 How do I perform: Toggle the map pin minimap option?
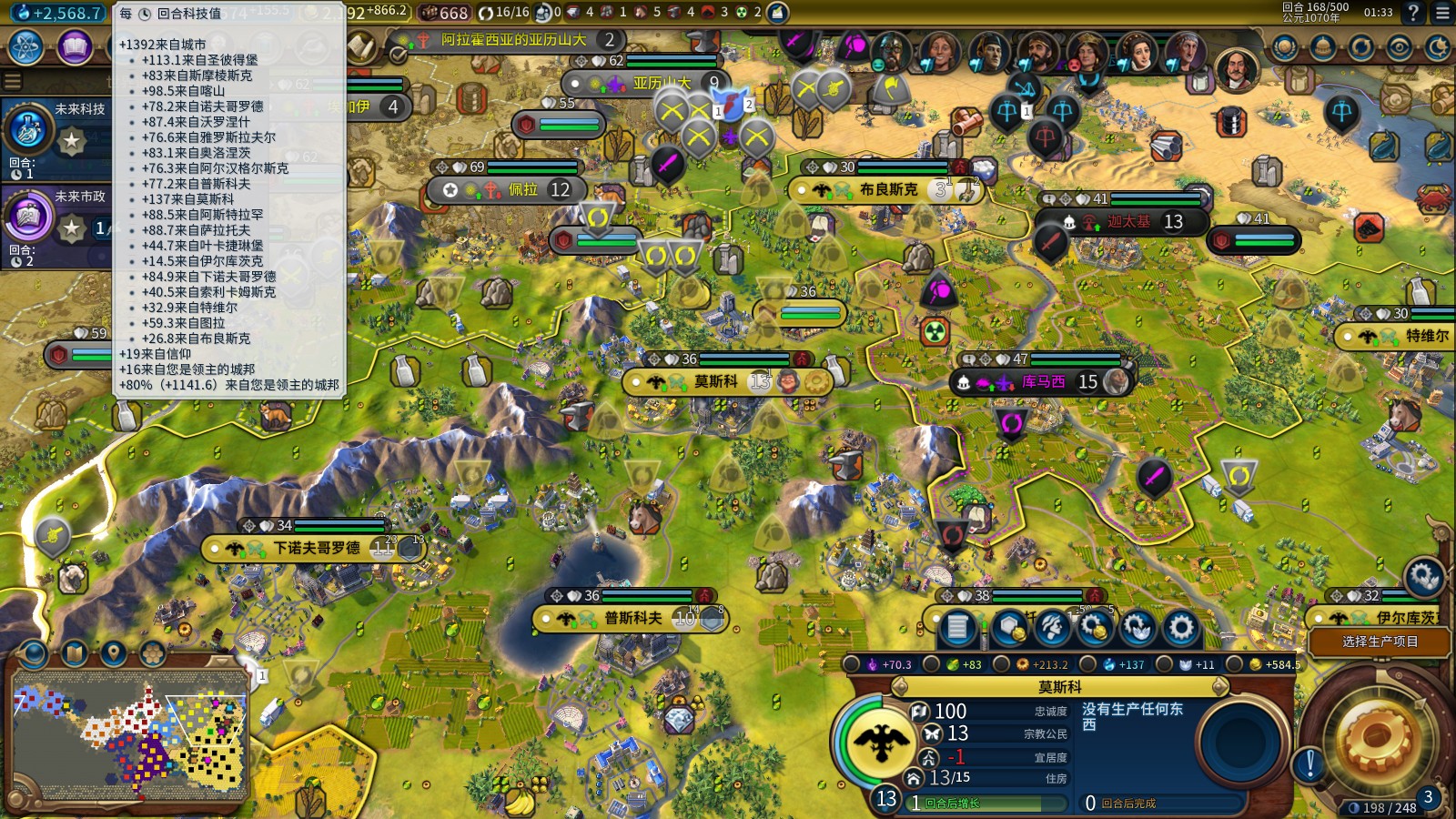113,652
